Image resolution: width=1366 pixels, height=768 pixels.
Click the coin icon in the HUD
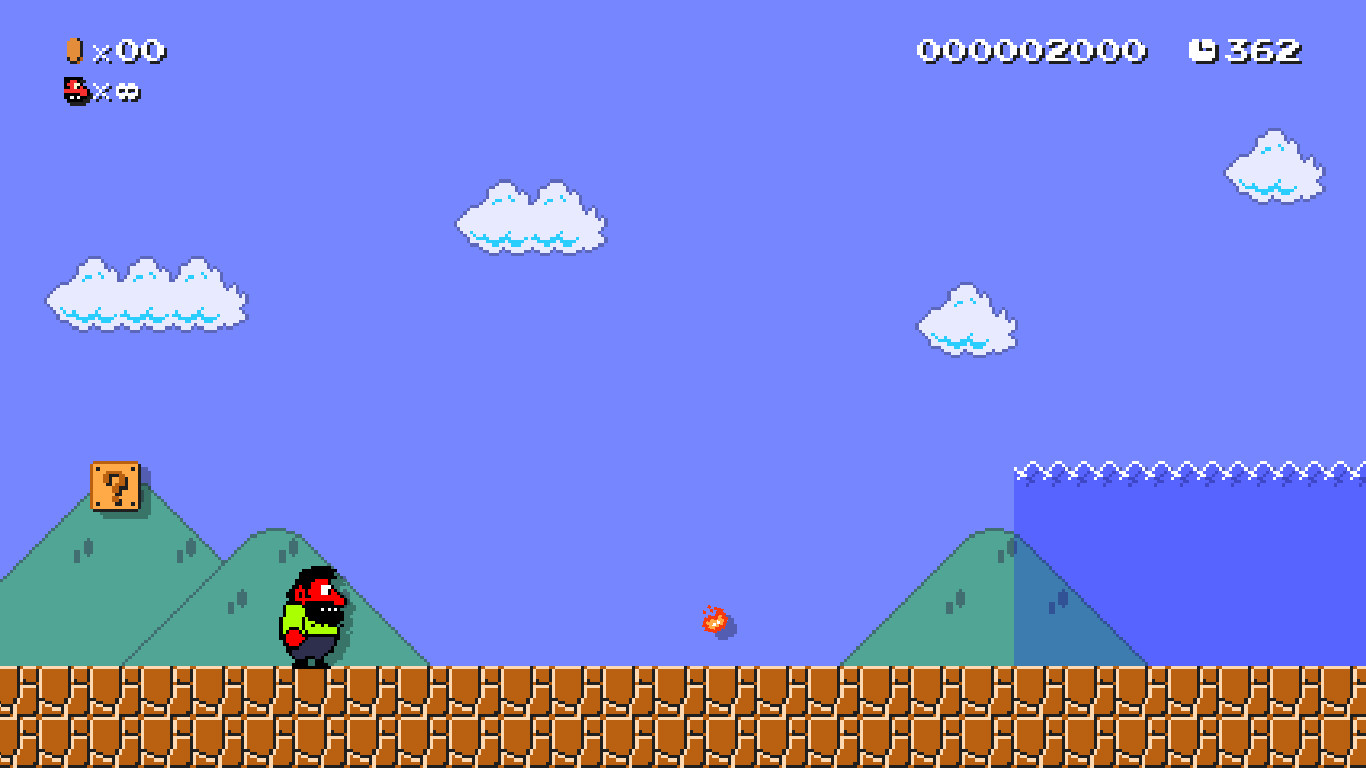click(73, 50)
